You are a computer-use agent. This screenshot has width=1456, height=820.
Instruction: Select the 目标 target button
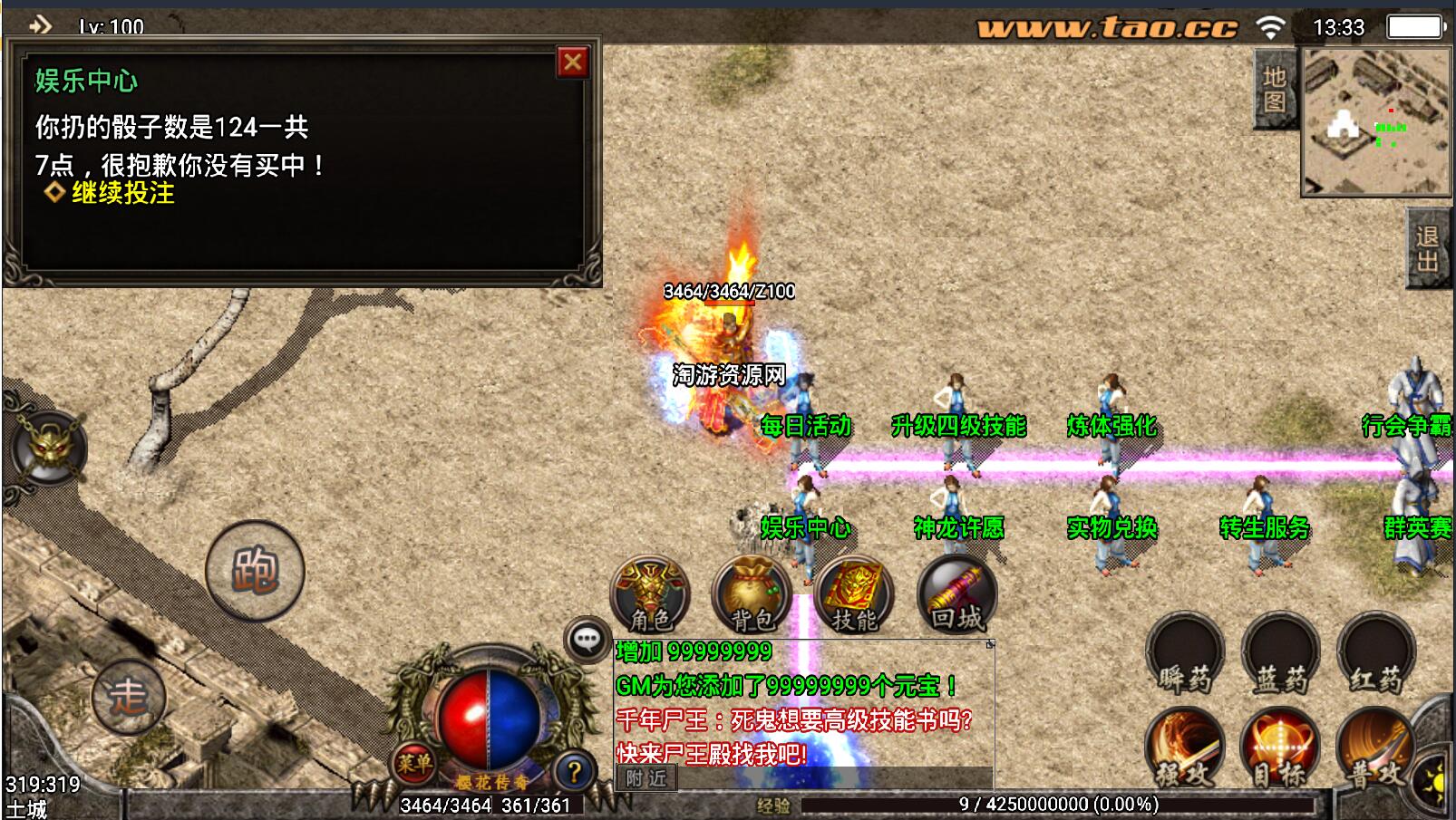pos(1280,748)
